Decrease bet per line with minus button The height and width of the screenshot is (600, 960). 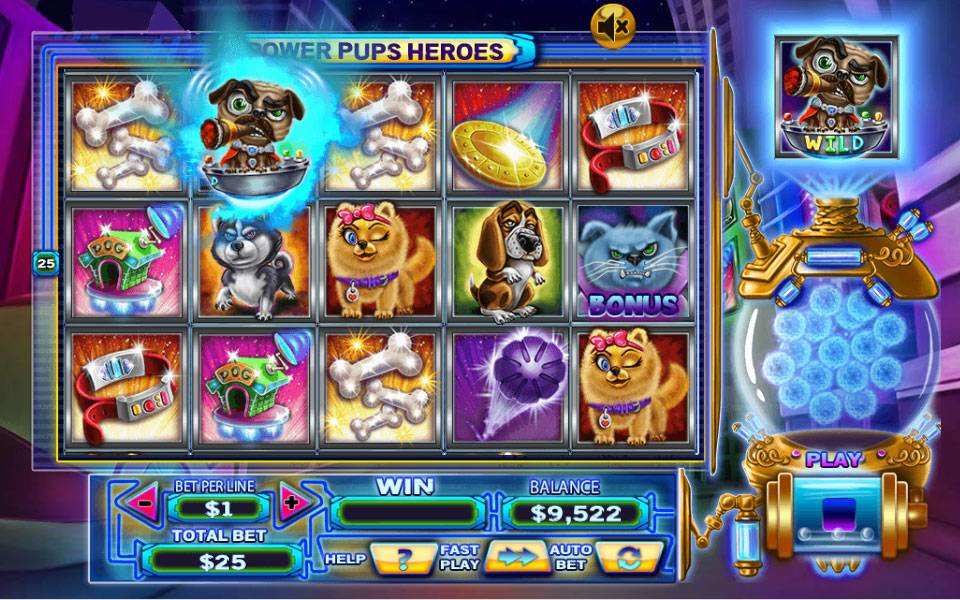click(146, 503)
